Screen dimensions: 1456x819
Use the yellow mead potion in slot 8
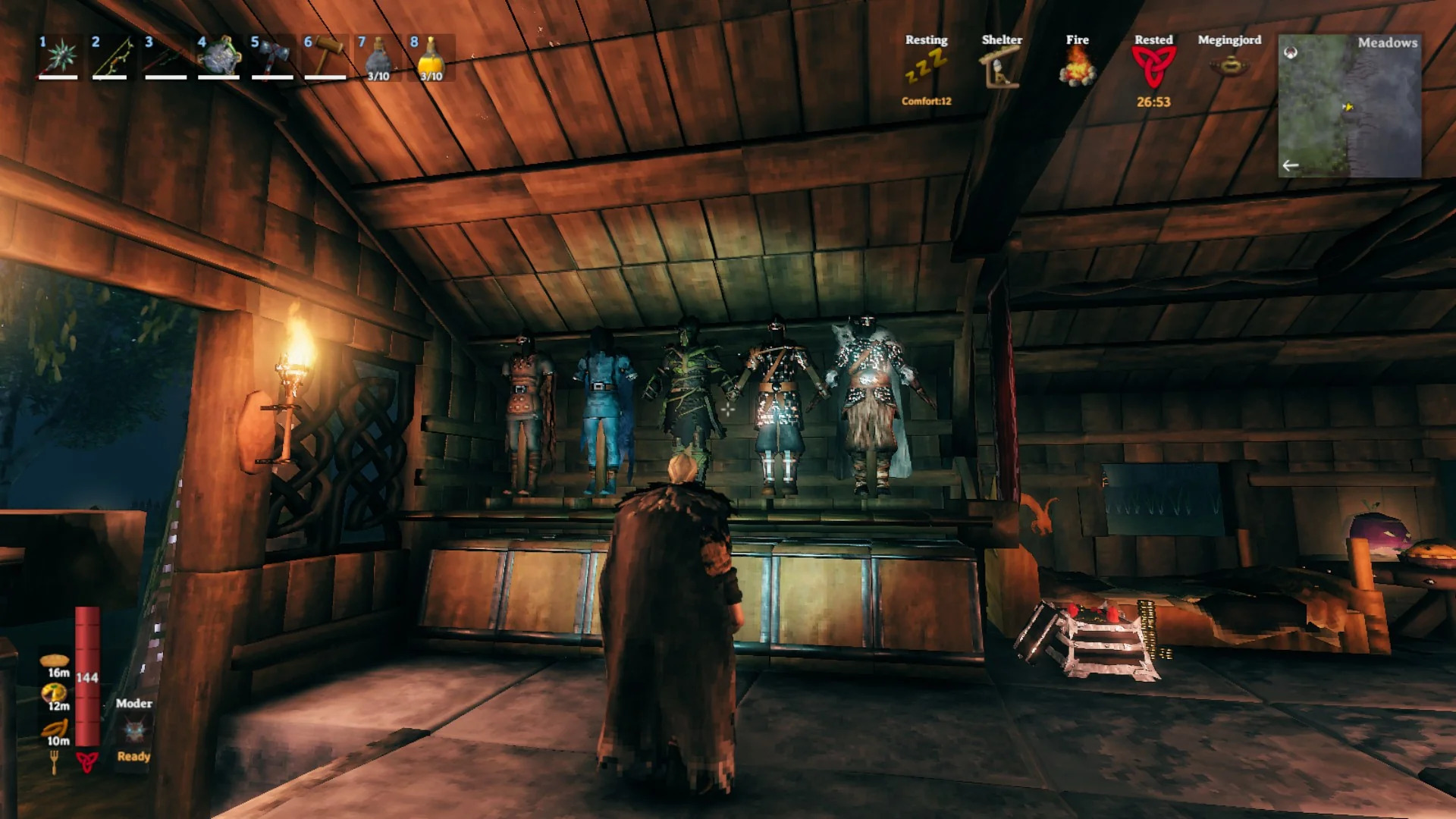431,57
